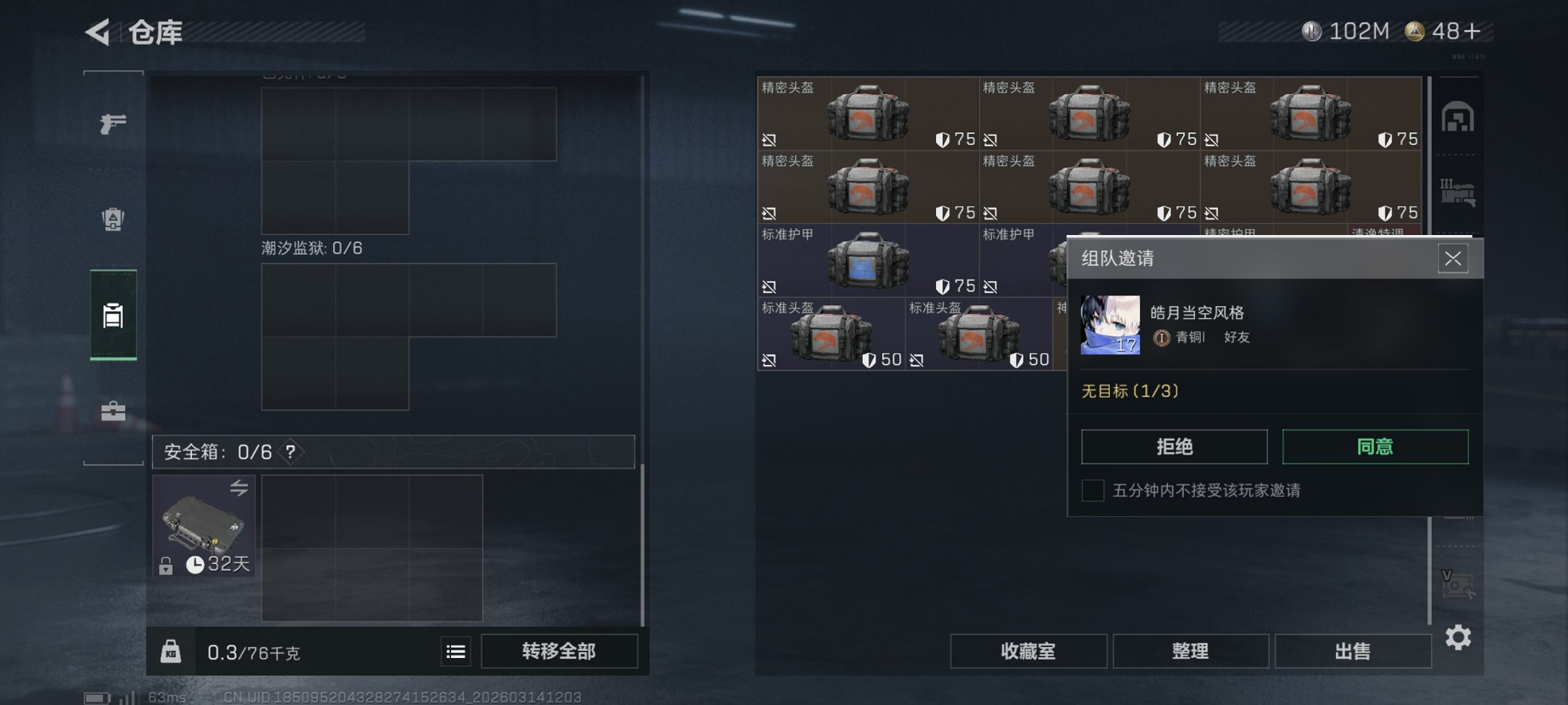1568x705 pixels.
Task: Open the protective vest equipment tab
Action: [x=113, y=218]
